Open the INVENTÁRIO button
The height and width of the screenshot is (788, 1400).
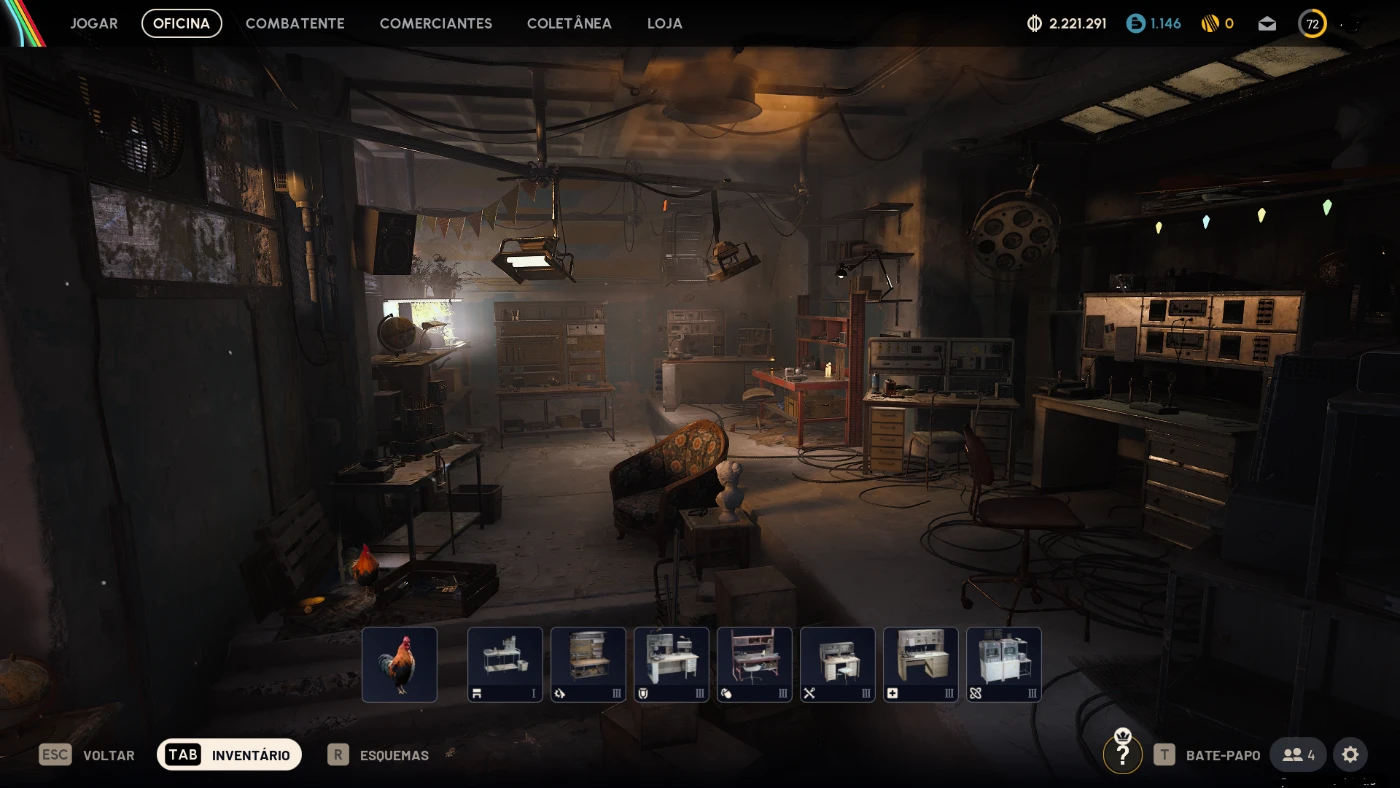(229, 755)
